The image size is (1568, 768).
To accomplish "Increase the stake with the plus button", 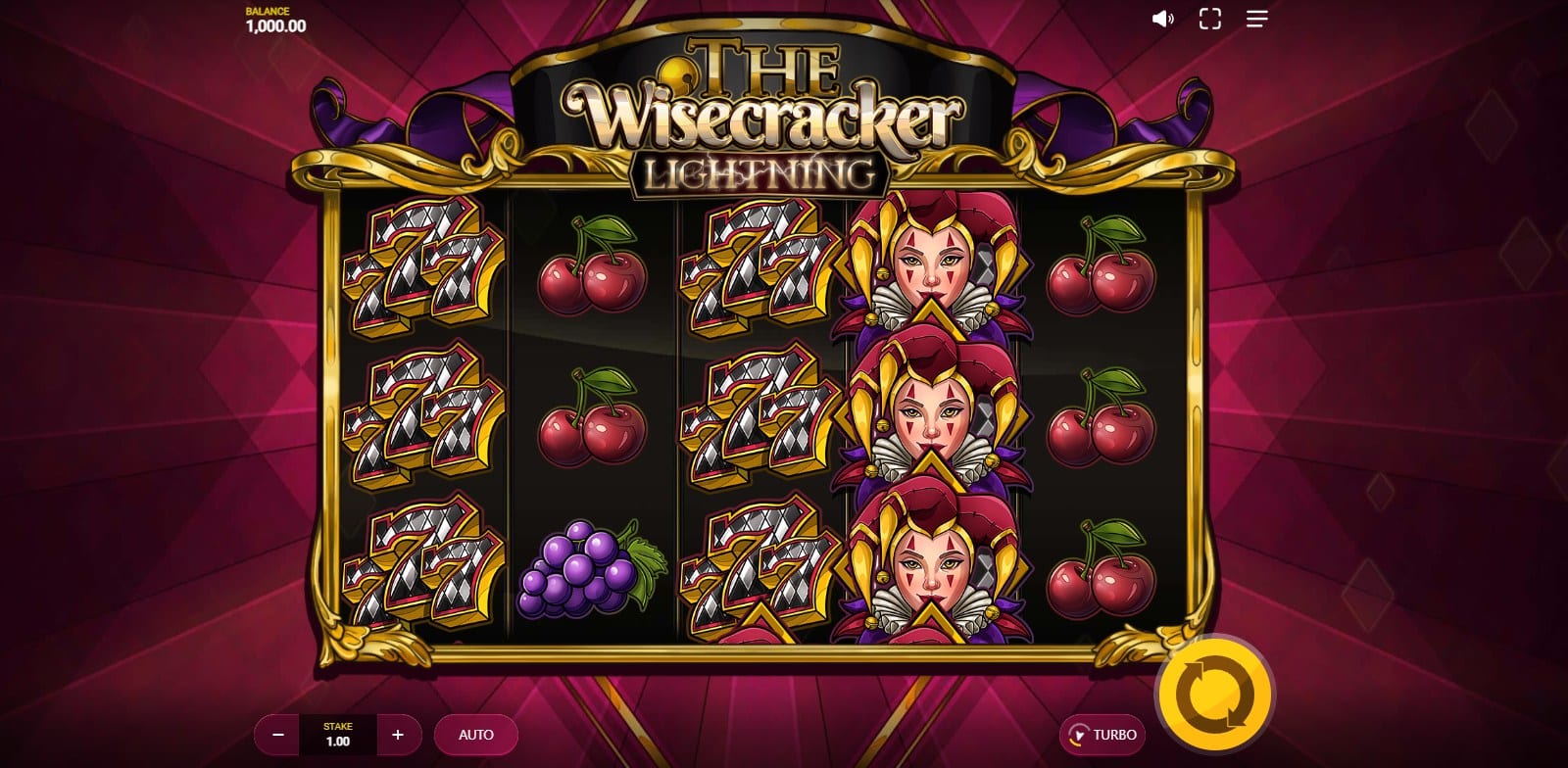I will [x=398, y=735].
